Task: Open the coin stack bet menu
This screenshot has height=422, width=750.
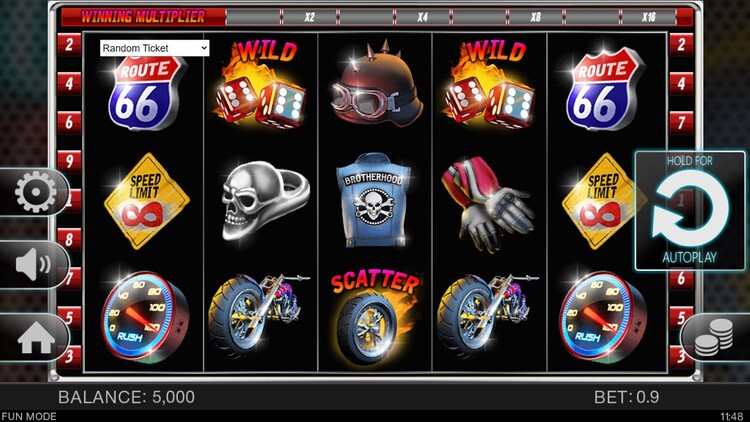Action: pyautogui.click(x=709, y=339)
